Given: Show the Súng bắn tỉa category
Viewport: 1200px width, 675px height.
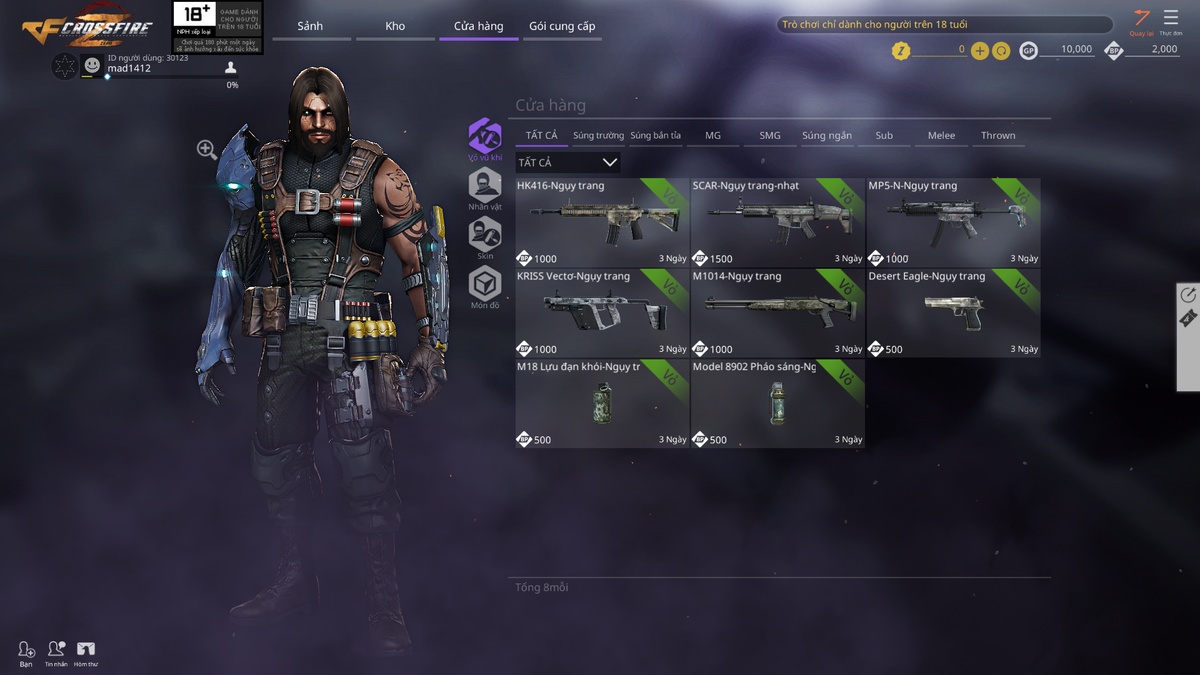Looking at the screenshot, I should coord(655,135).
